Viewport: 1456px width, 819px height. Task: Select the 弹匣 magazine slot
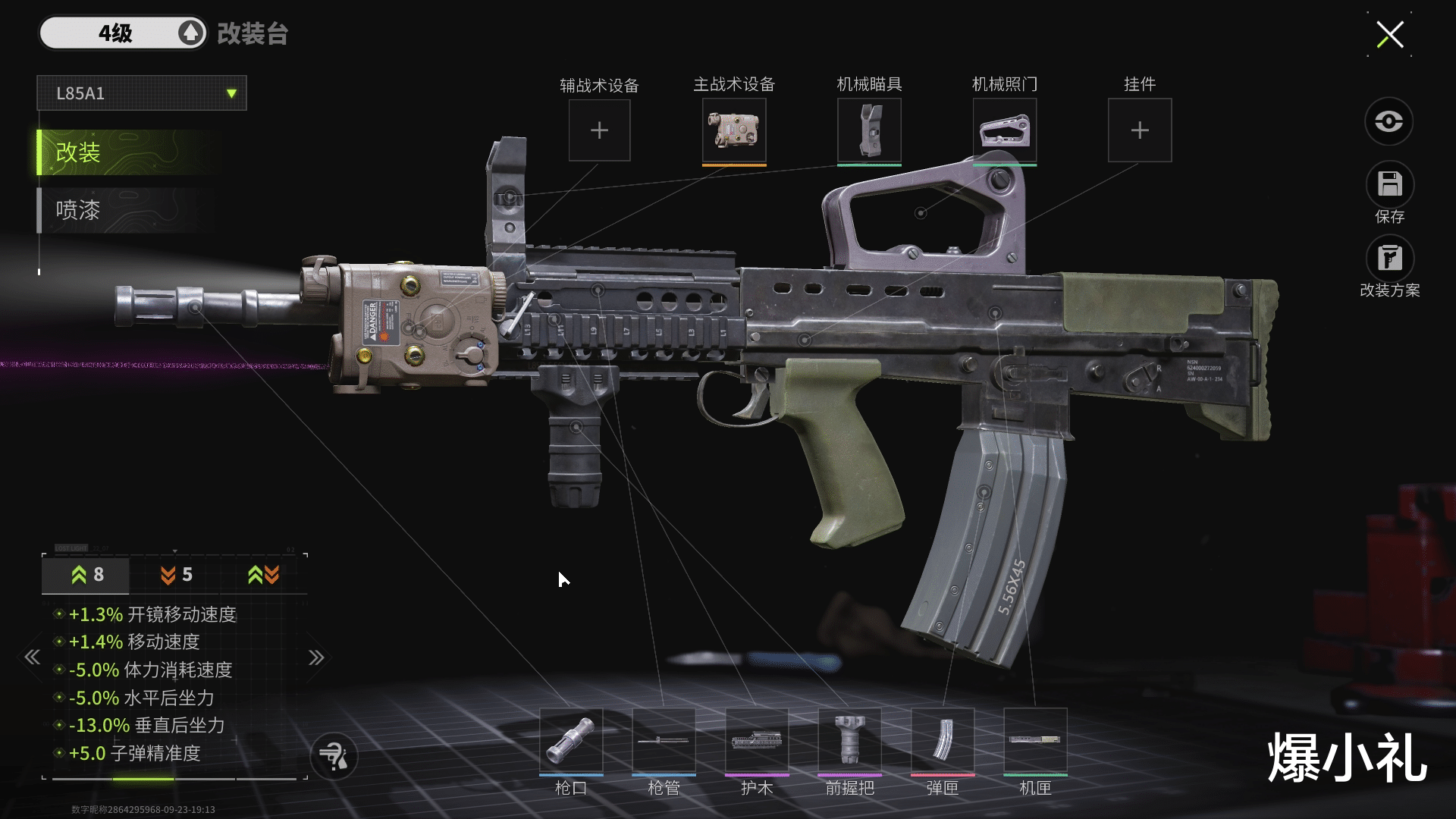coord(943,741)
